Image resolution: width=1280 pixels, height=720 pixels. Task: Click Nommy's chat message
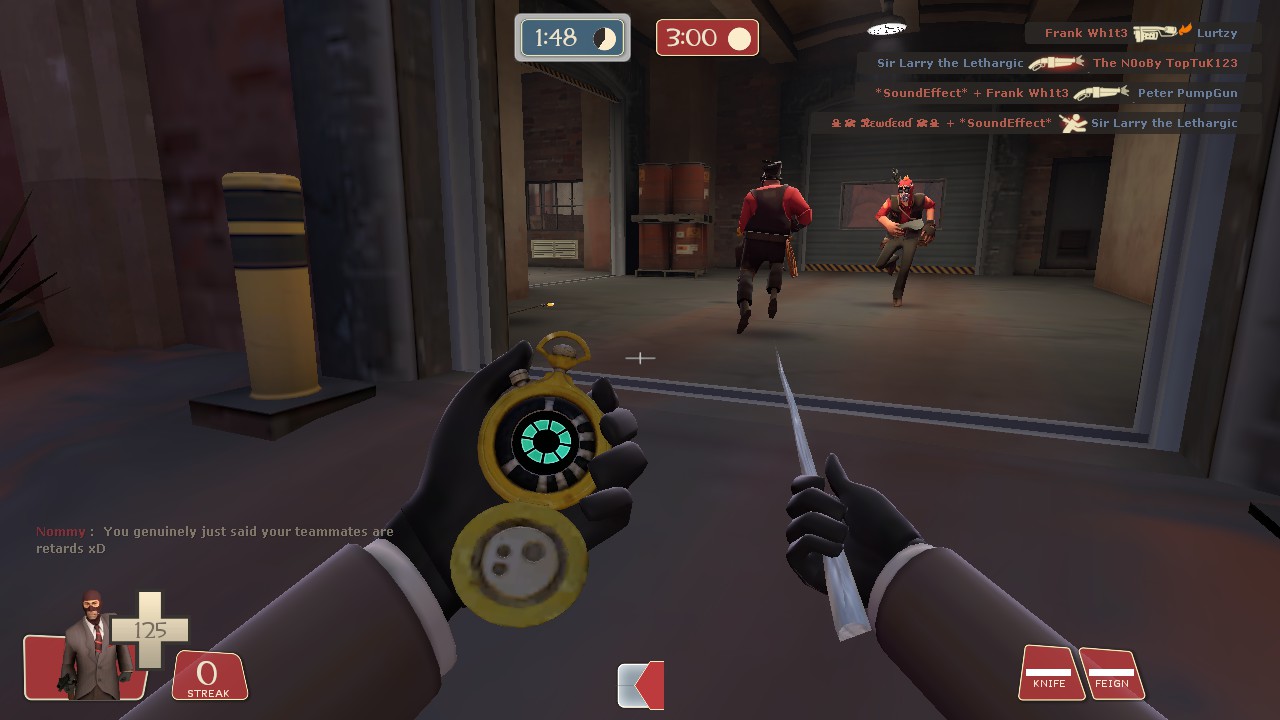215,540
